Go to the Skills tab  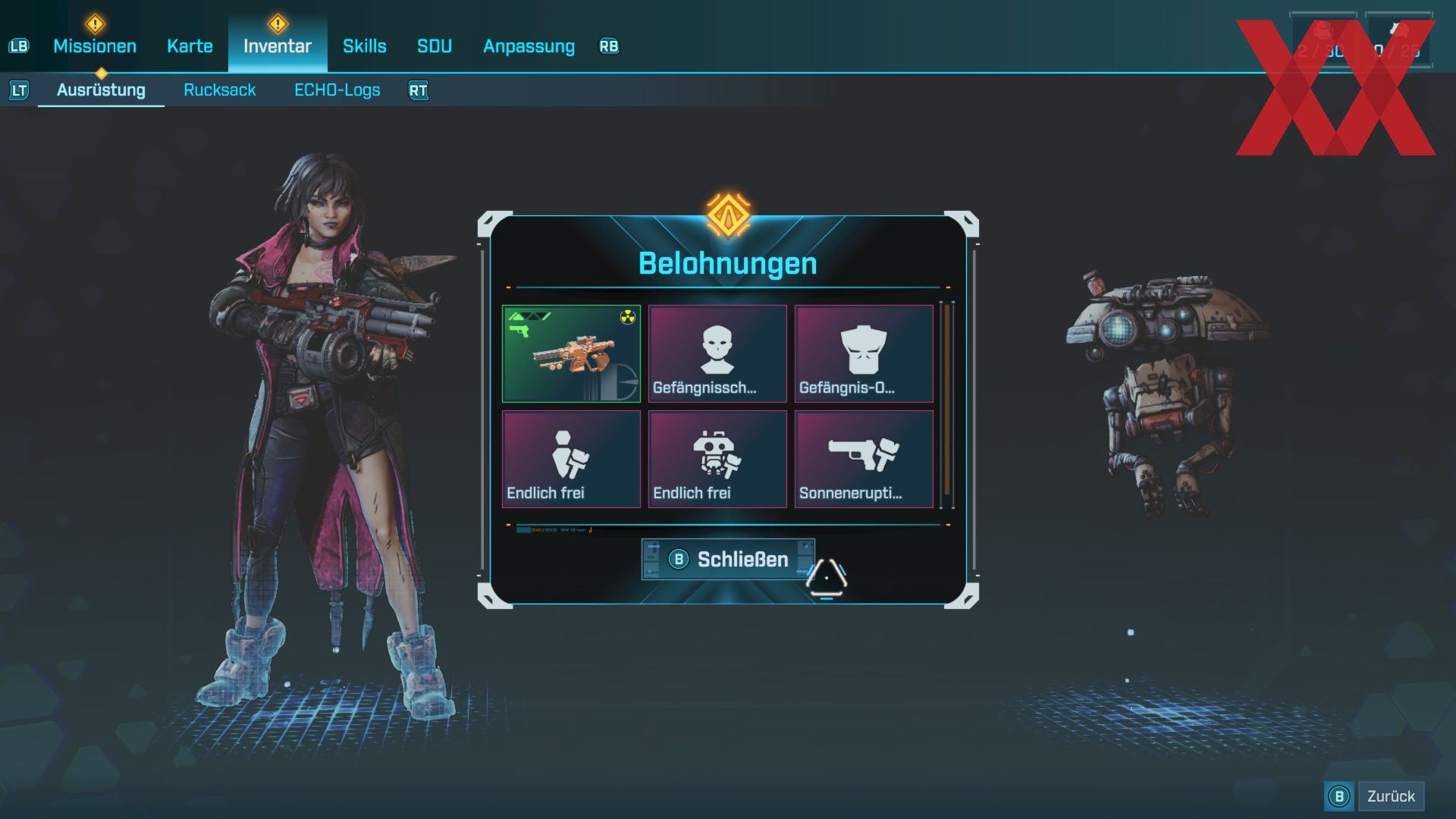coord(364,46)
